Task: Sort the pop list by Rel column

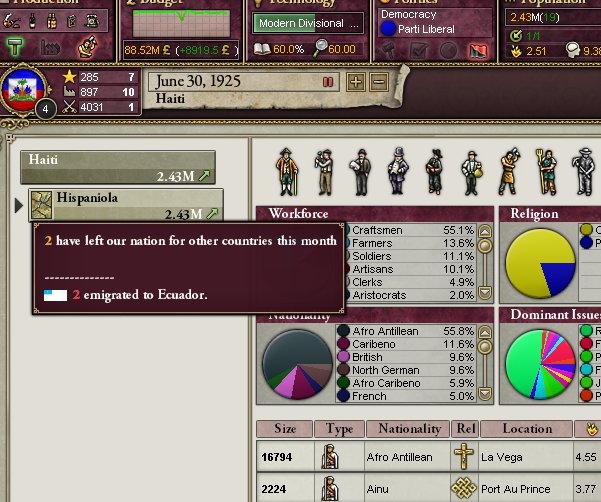Action: coord(465,429)
